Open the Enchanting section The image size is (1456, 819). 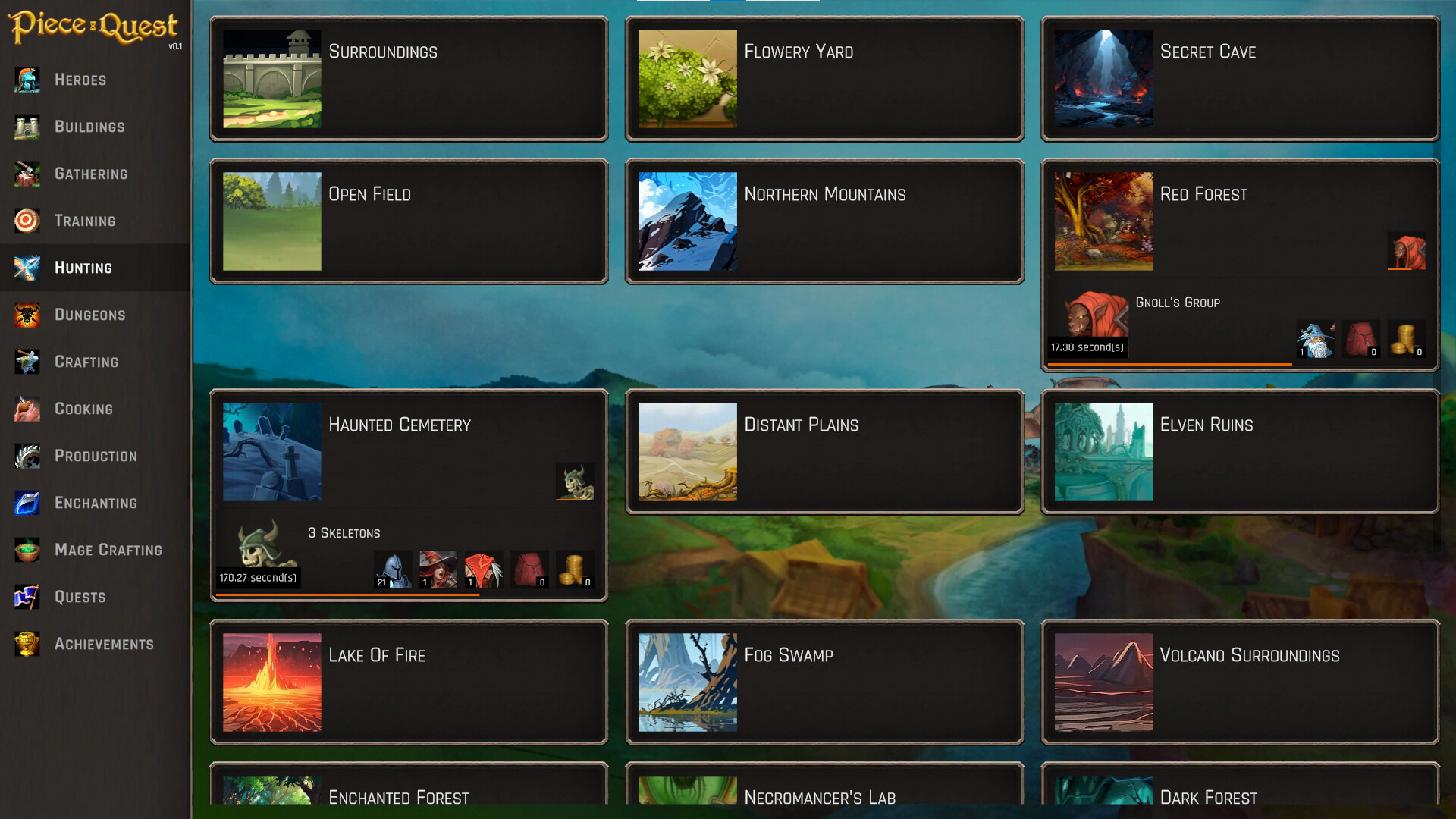point(95,503)
